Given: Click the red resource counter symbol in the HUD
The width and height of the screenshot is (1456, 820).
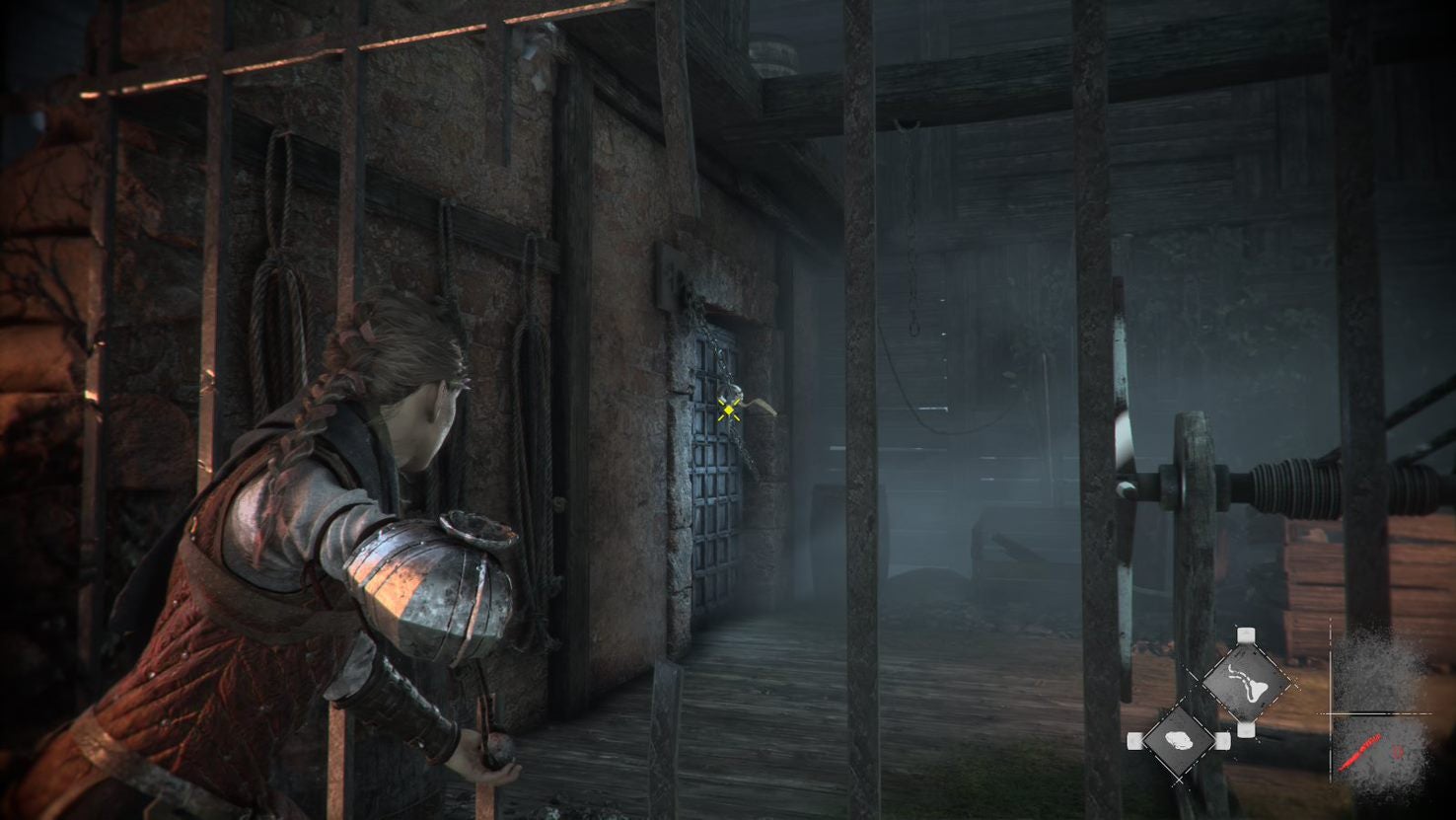Looking at the screenshot, I should coord(1397,751).
